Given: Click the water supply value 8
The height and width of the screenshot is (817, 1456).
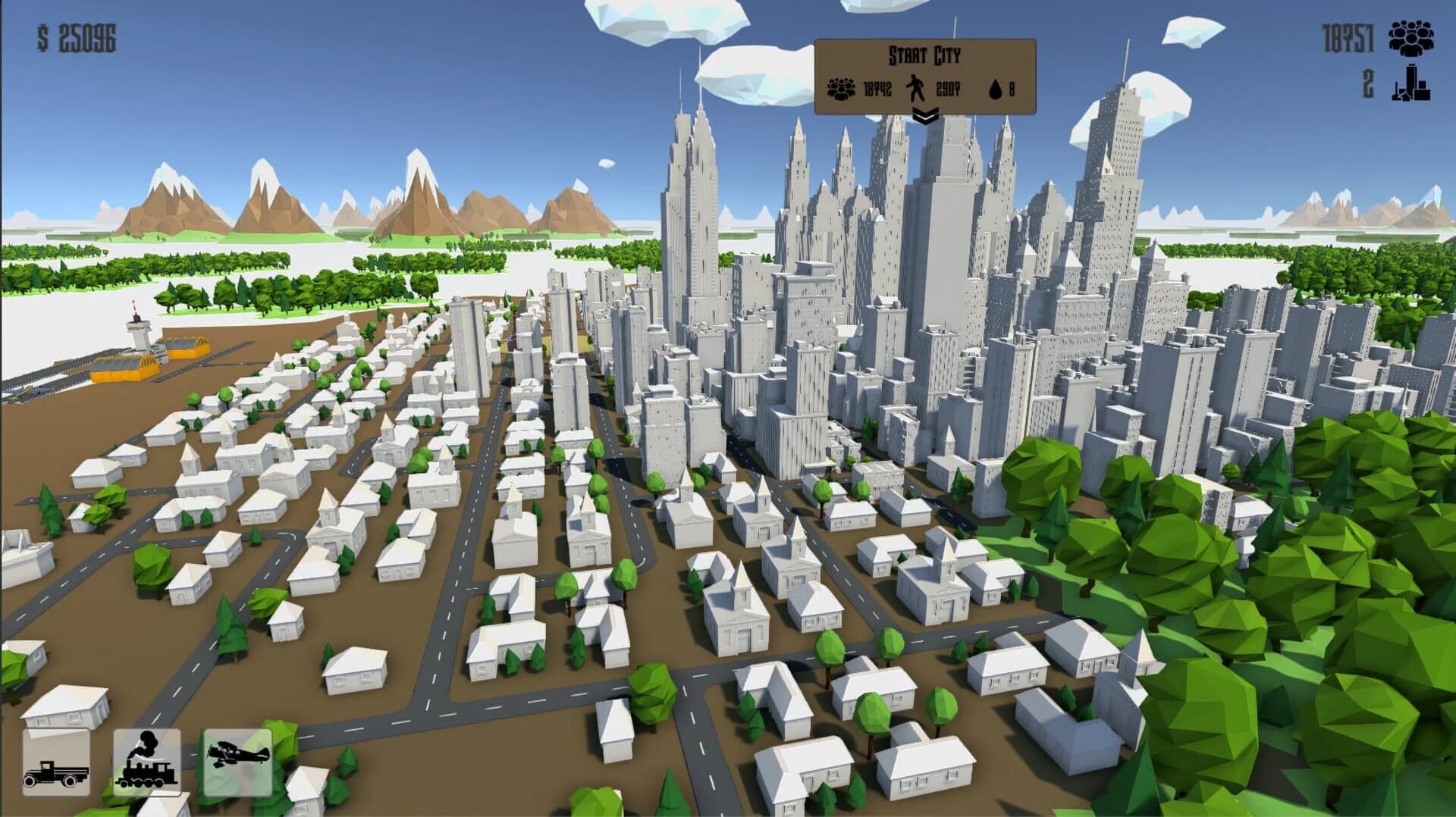Looking at the screenshot, I should [x=1010, y=89].
